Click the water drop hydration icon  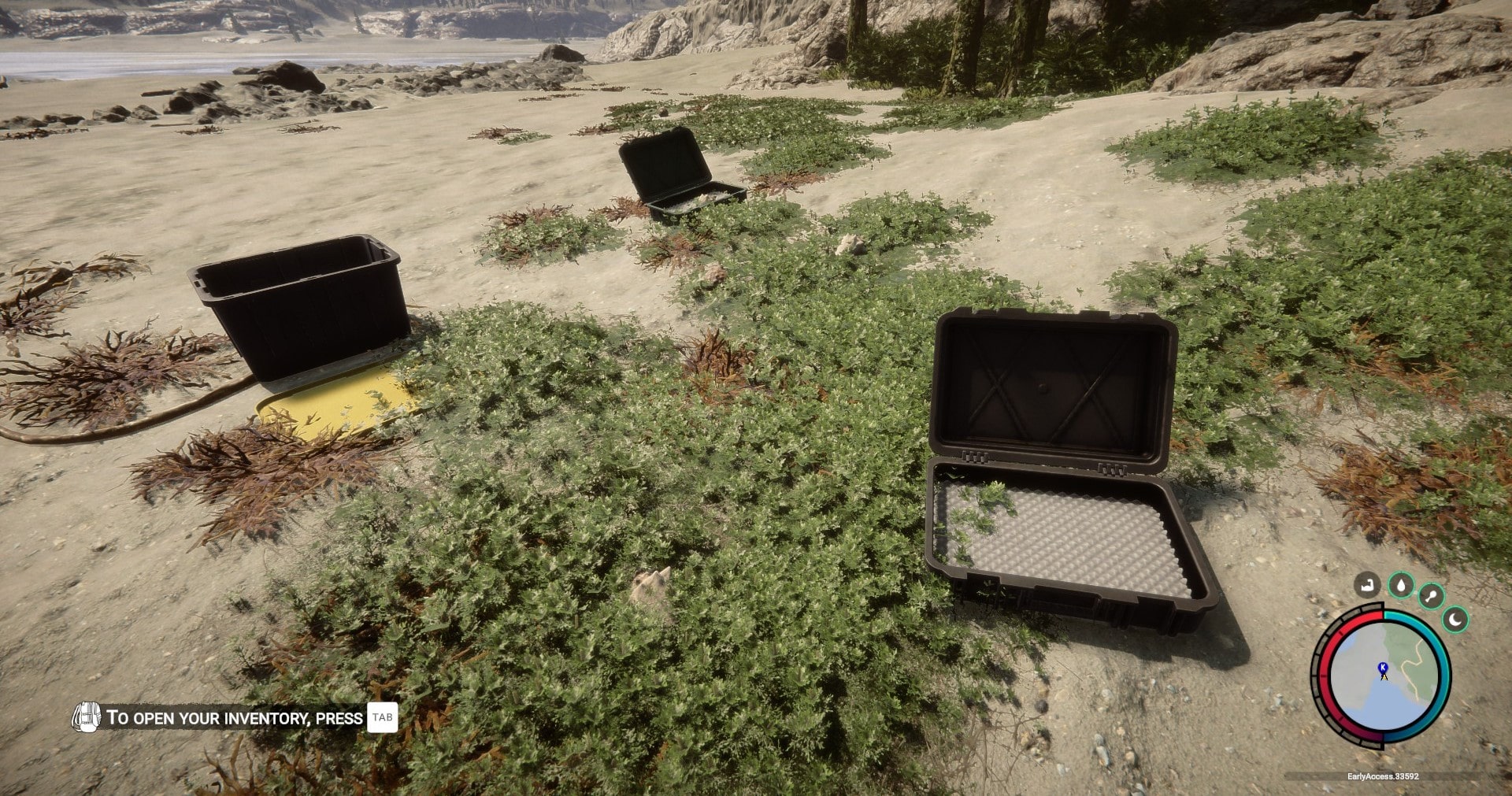pyautogui.click(x=1401, y=584)
